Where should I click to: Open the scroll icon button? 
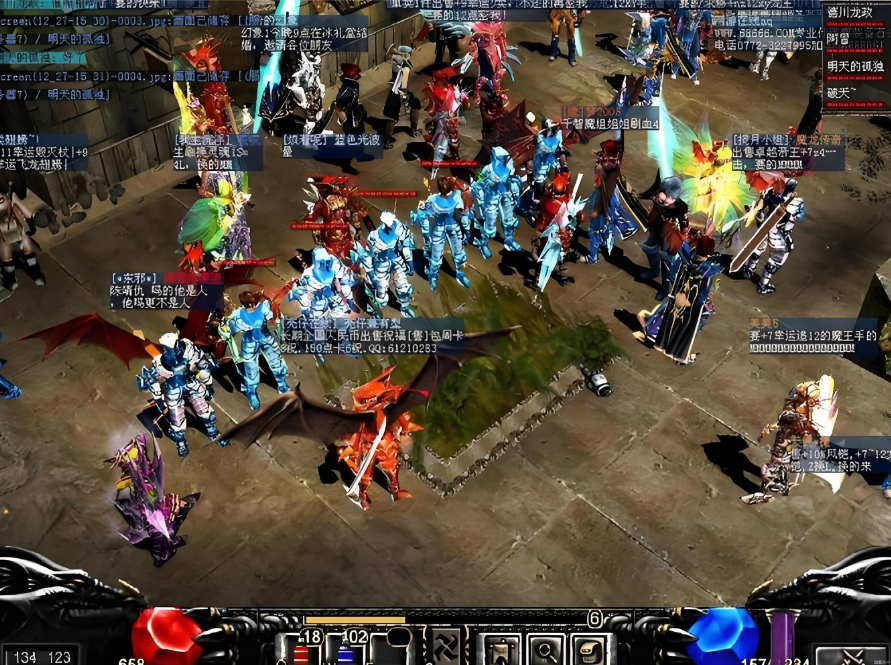tap(591, 649)
